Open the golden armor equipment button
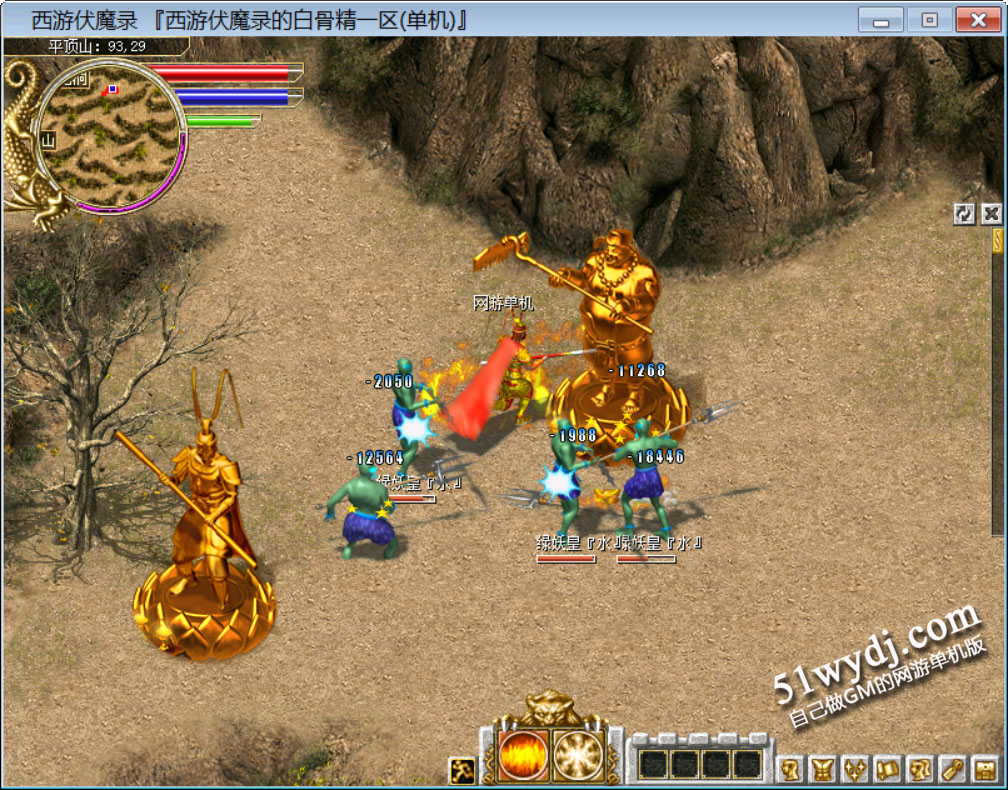Screen dimensions: 1008x790 [x=823, y=770]
